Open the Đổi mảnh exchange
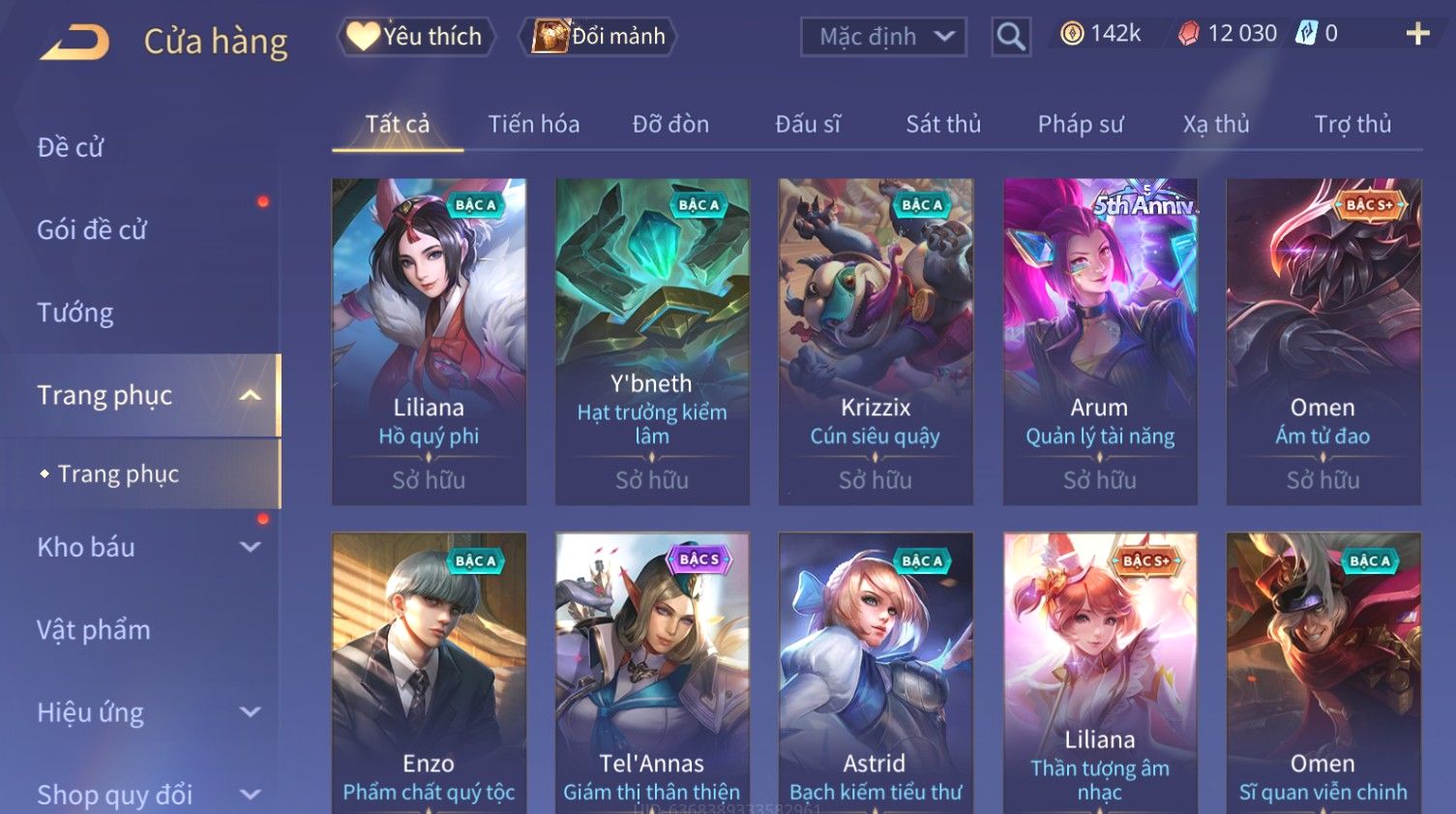This screenshot has width=1456, height=814. pyautogui.click(x=599, y=37)
